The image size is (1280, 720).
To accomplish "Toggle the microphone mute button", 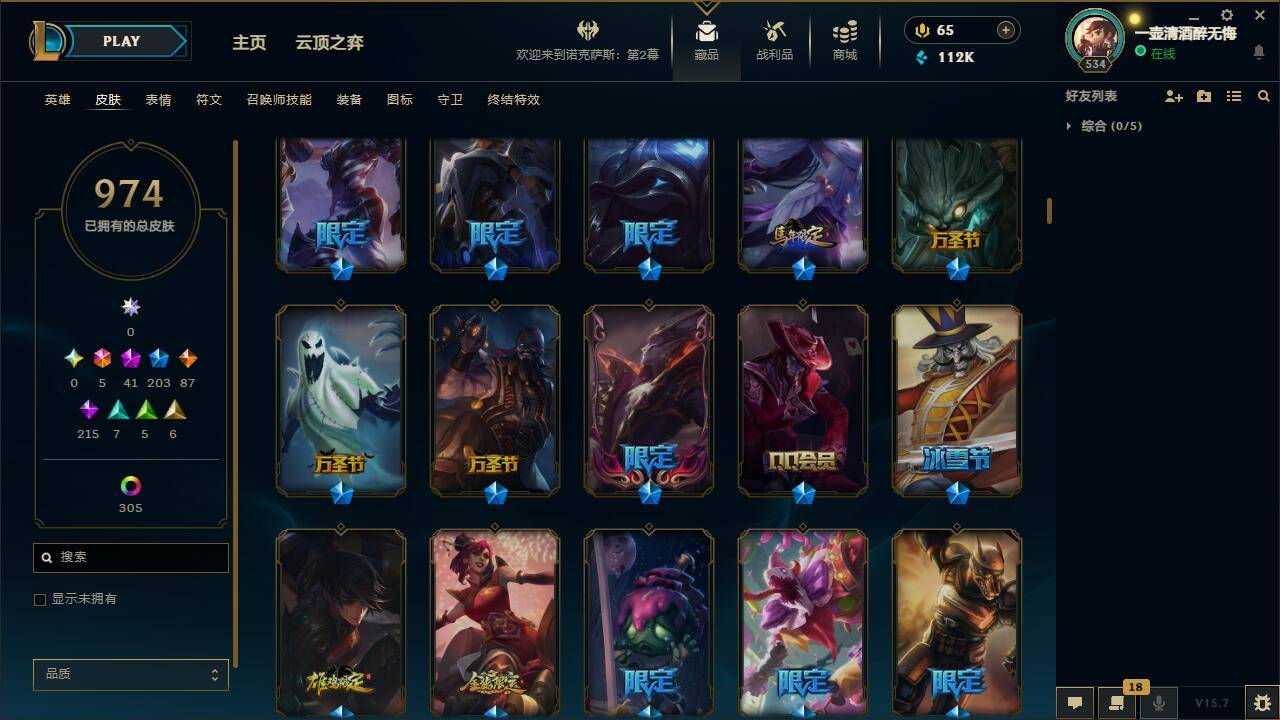I will point(1157,704).
